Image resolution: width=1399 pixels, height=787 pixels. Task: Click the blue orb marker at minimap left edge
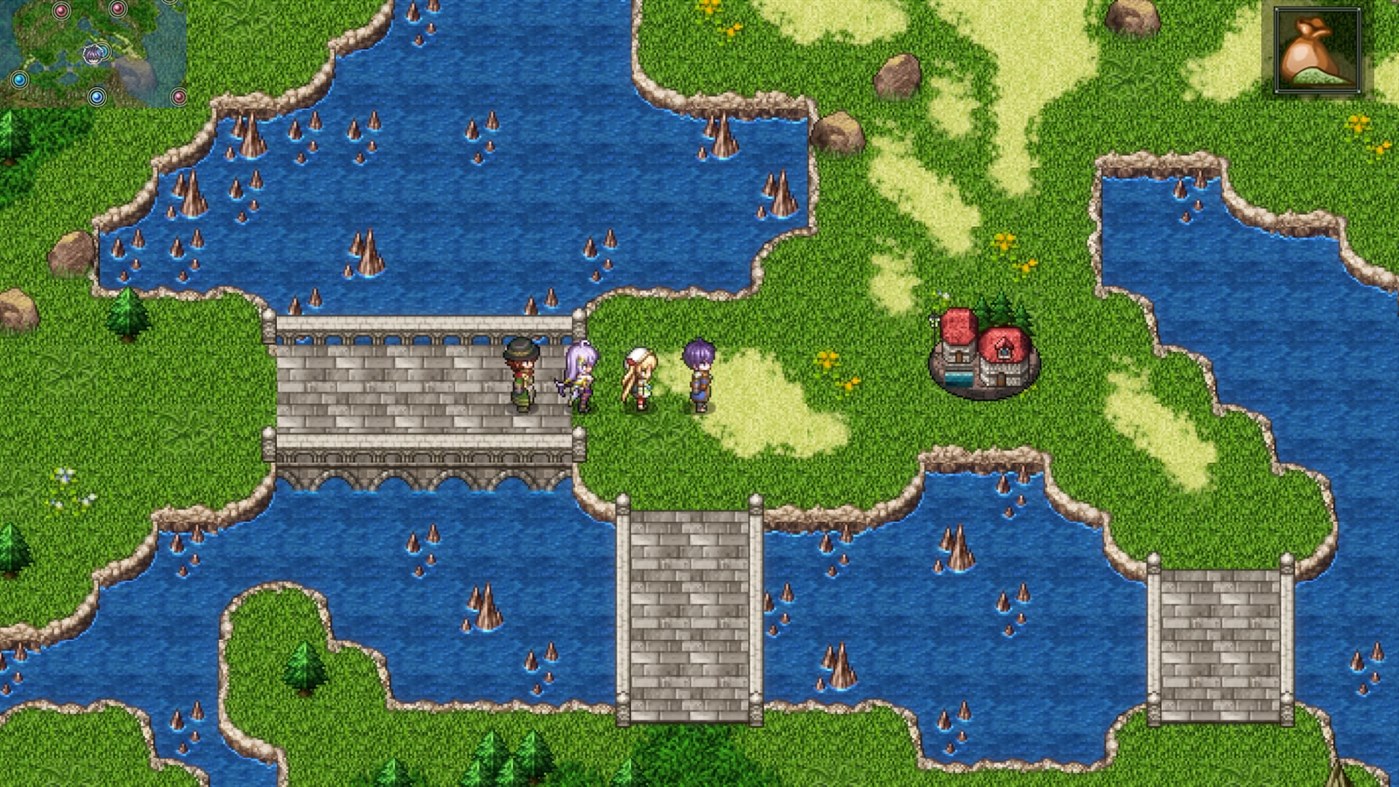(x=19, y=79)
